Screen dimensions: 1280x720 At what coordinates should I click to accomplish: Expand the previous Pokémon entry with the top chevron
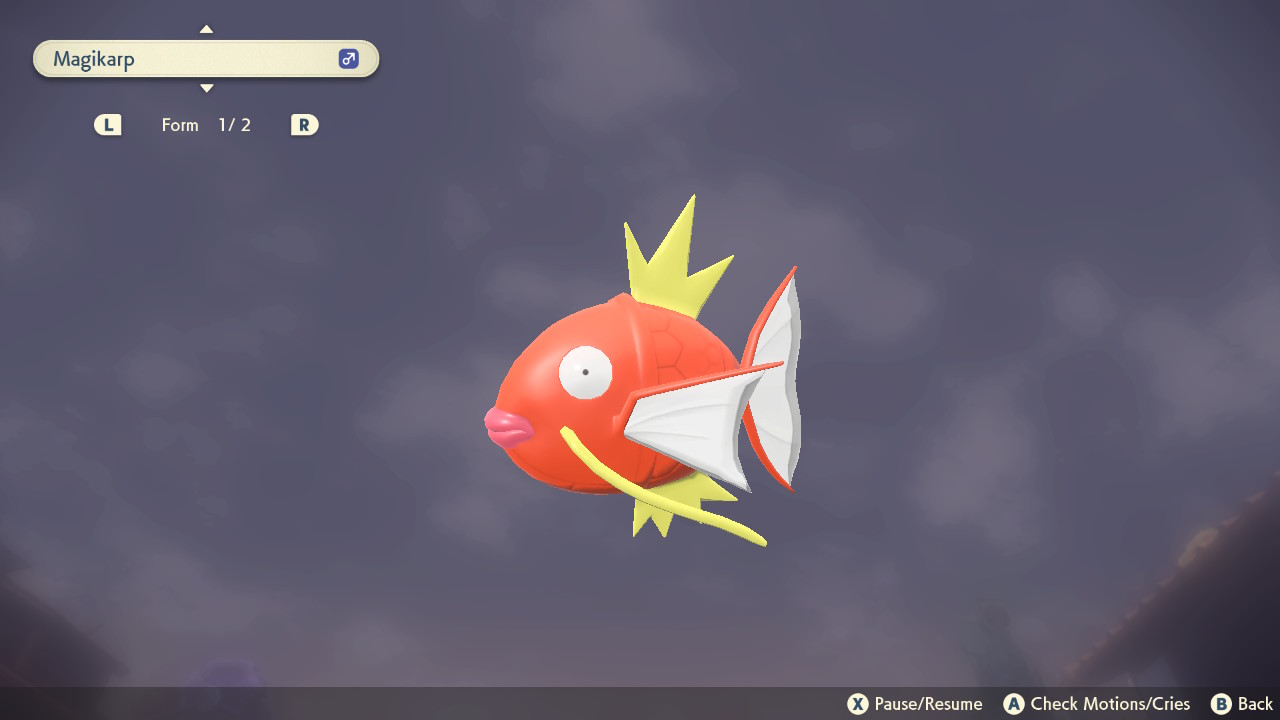(206, 29)
